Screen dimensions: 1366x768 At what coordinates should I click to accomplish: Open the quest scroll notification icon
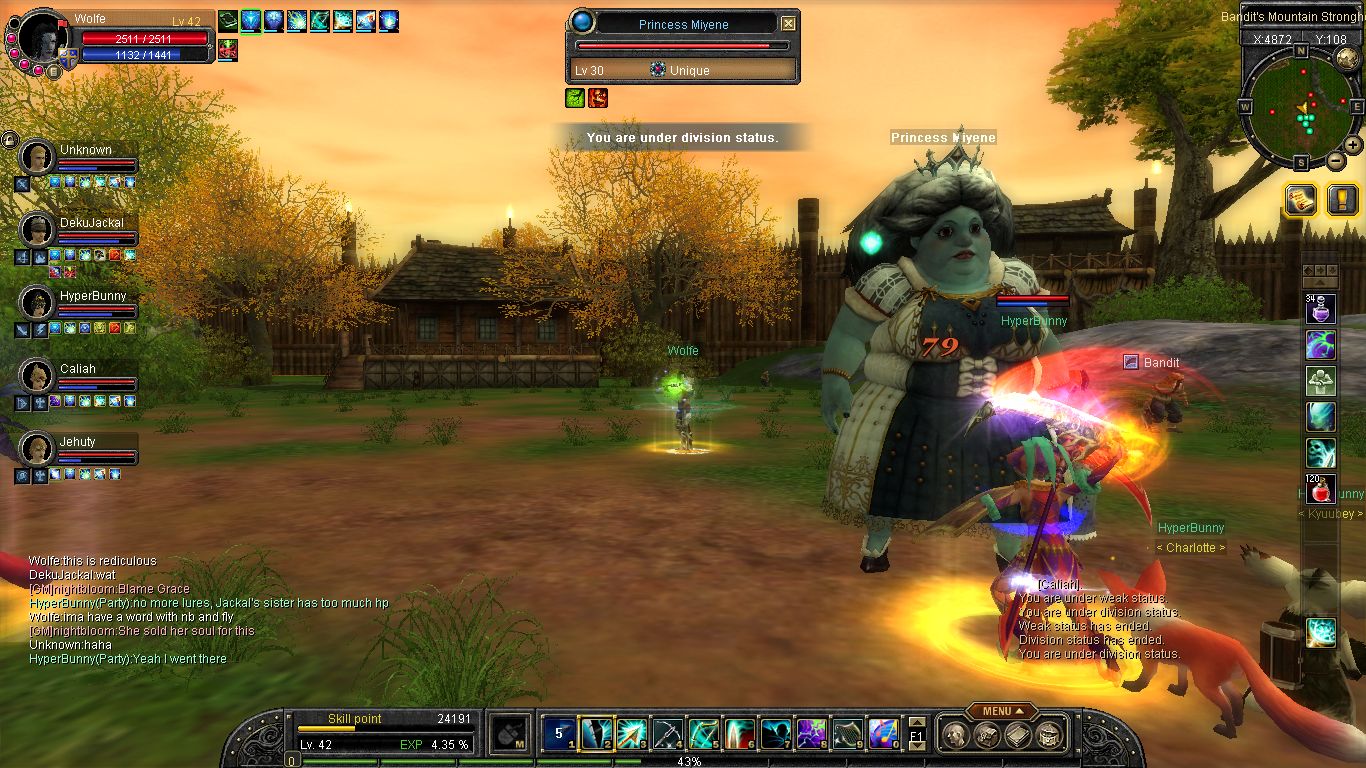point(1300,200)
